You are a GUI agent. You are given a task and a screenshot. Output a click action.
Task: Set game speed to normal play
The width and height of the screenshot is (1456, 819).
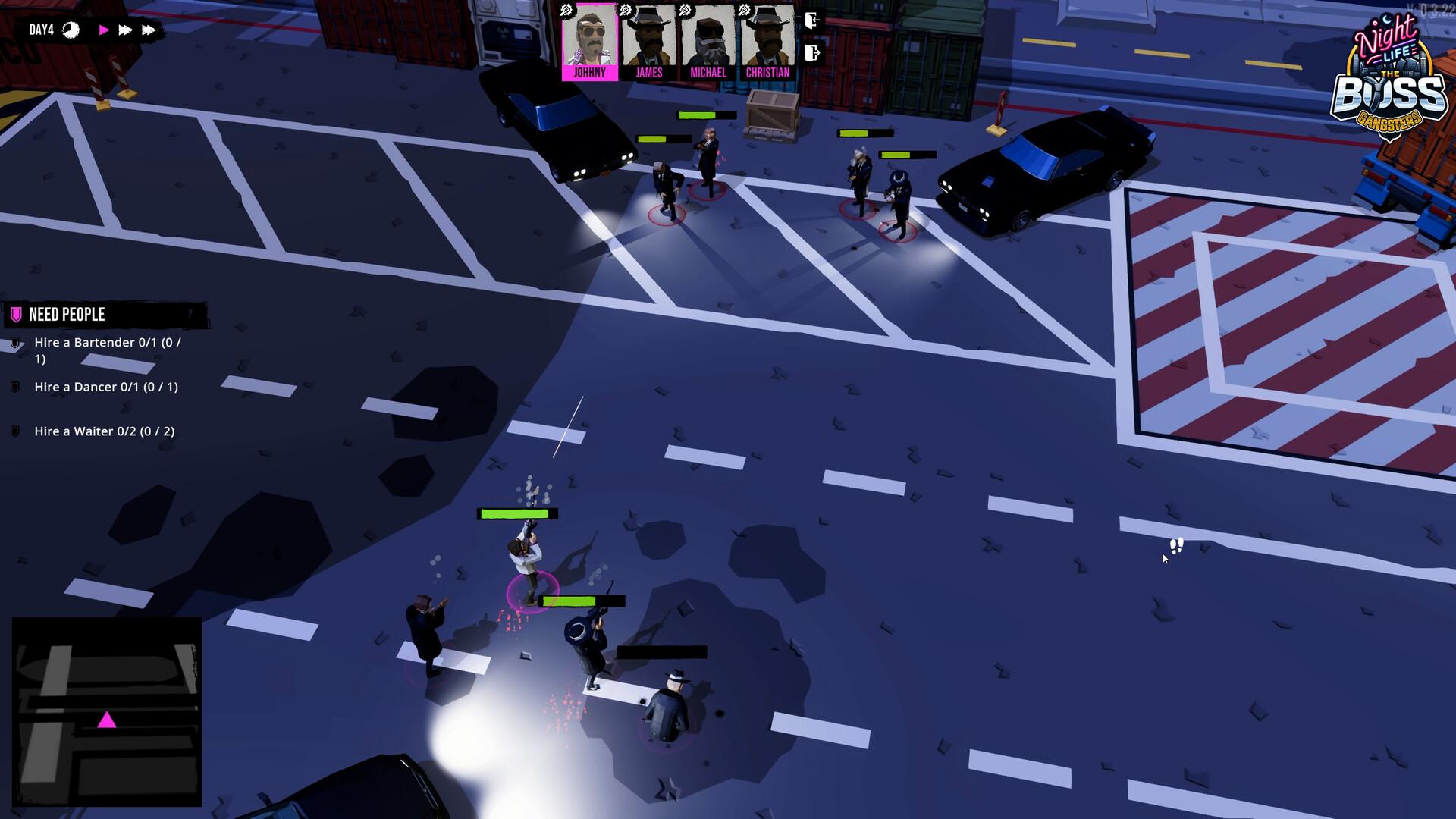coord(104,30)
